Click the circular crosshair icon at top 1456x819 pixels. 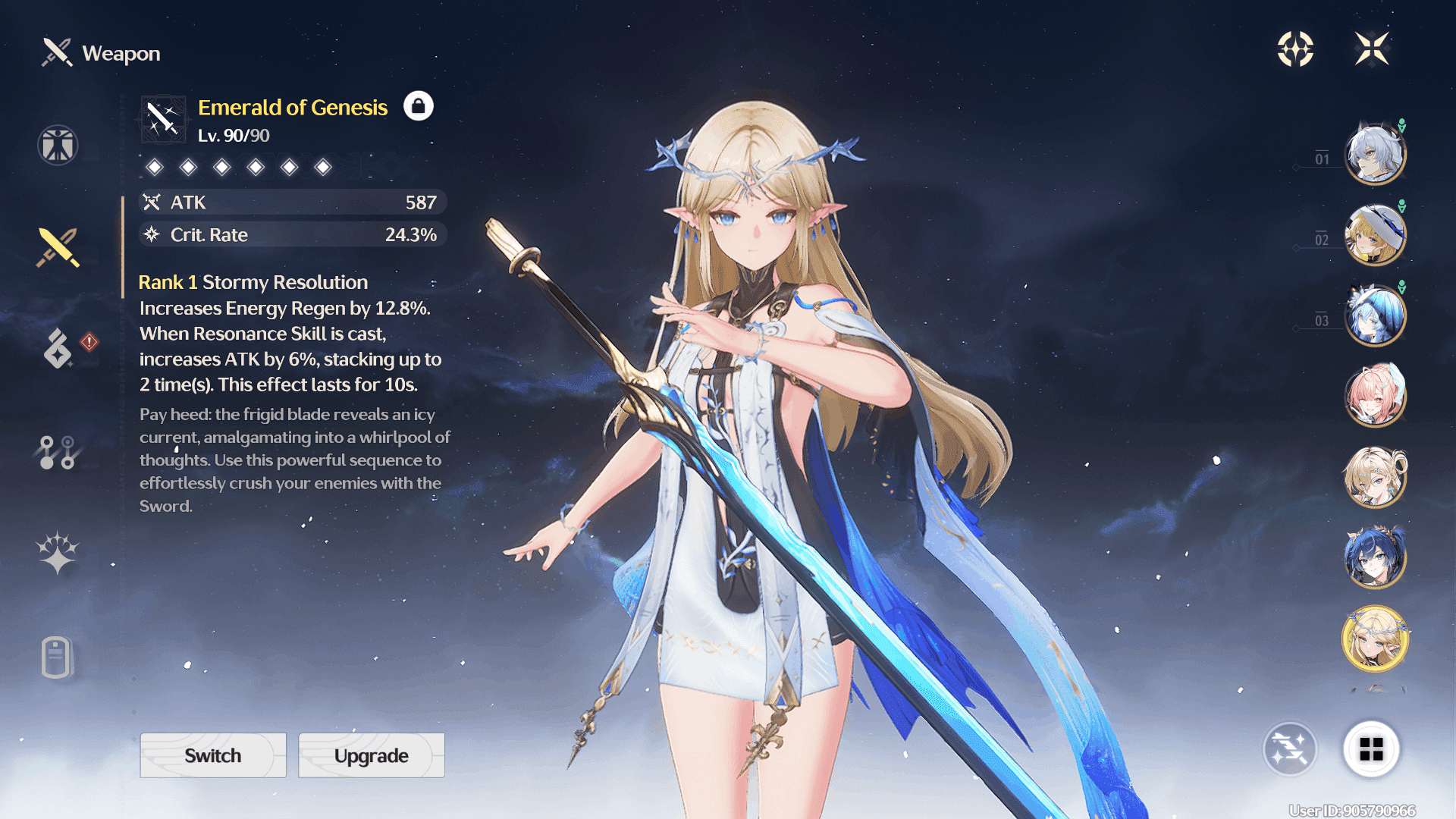[x=1295, y=49]
